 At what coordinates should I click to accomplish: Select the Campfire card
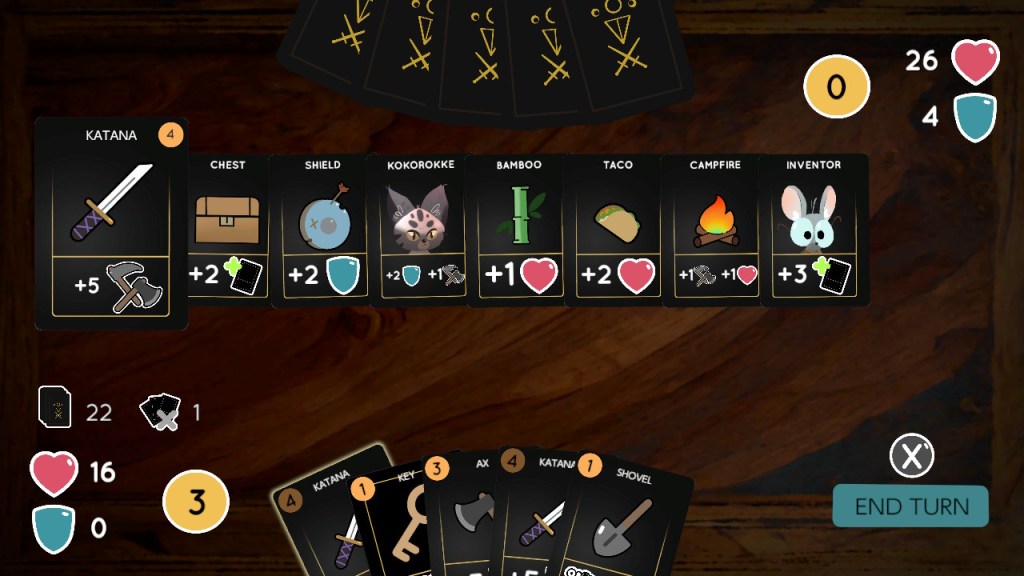(713, 228)
